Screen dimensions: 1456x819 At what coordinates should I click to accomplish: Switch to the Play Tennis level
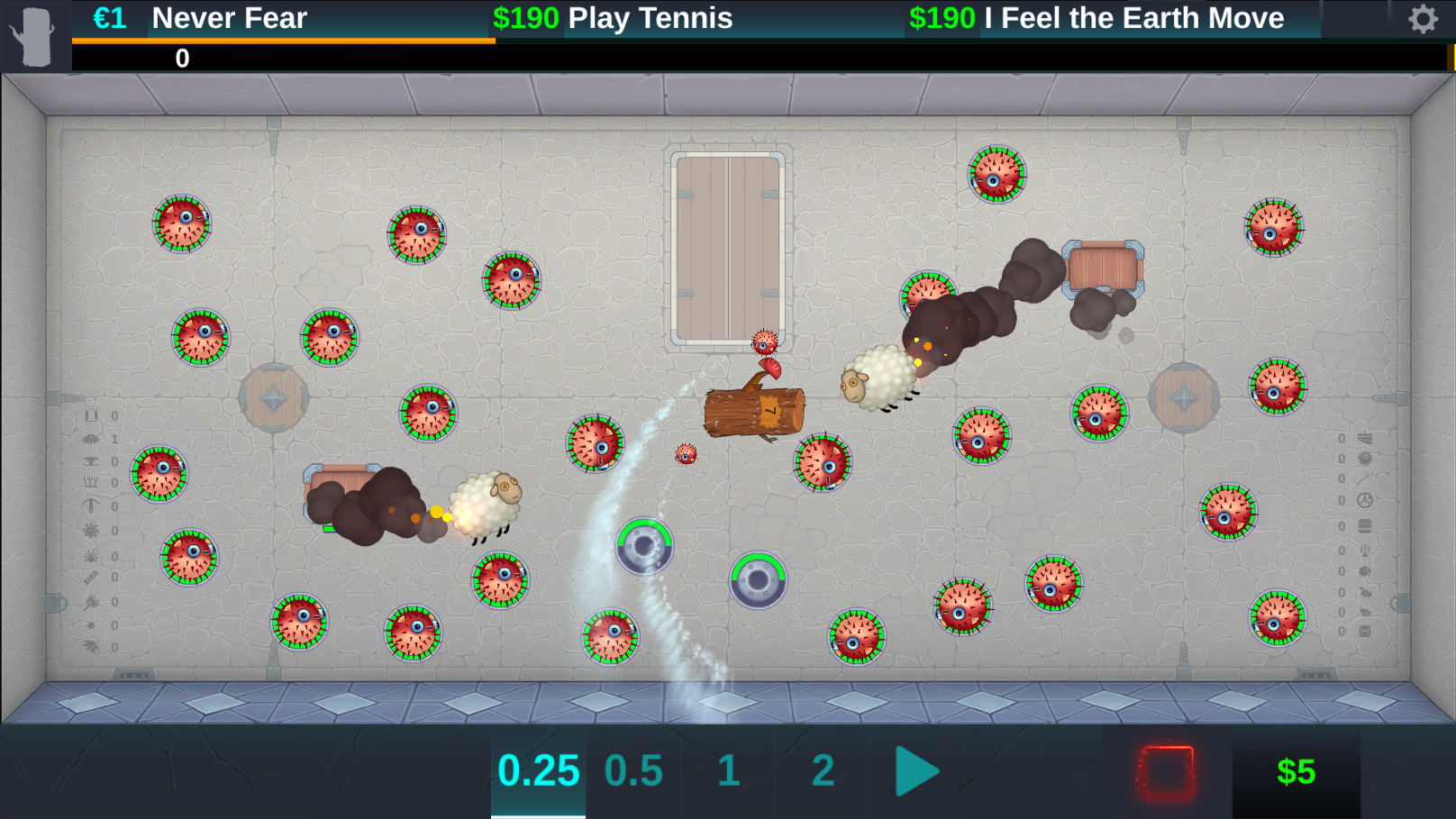click(649, 18)
